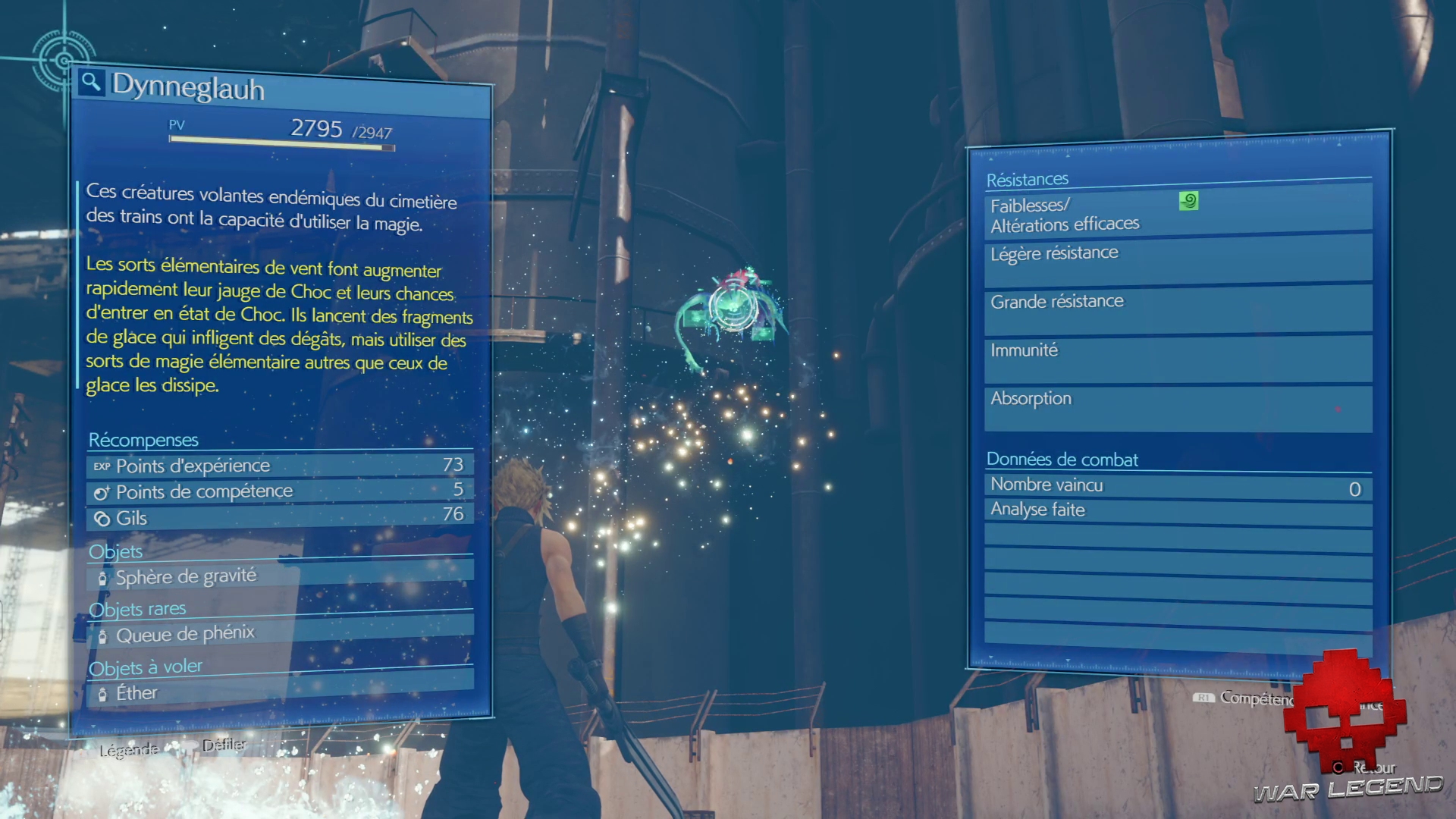Viewport: 1456px width, 819px height.
Task: Select the Absorption resistance row
Action: 1178,406
